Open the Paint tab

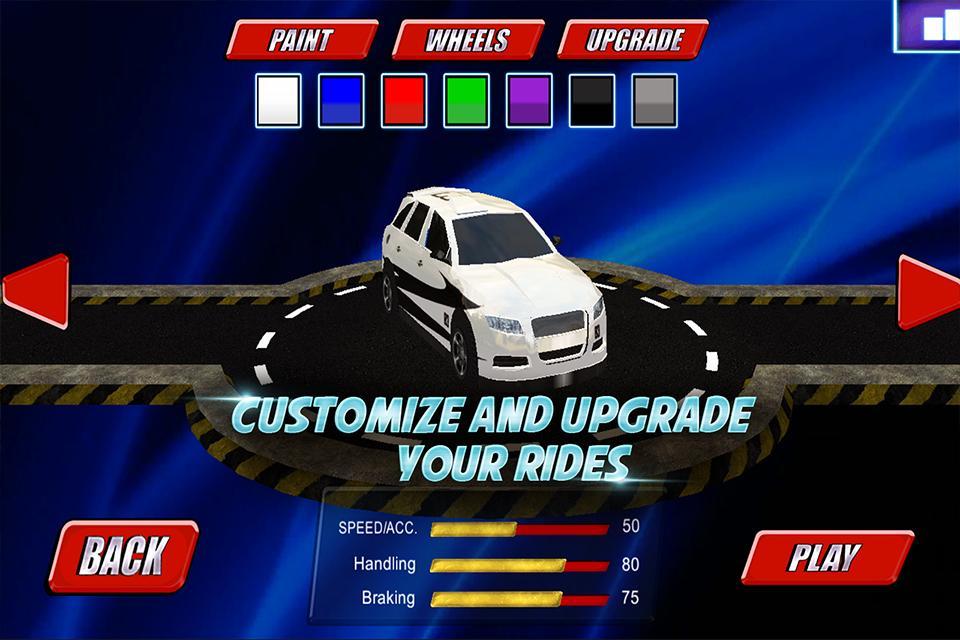(301, 41)
